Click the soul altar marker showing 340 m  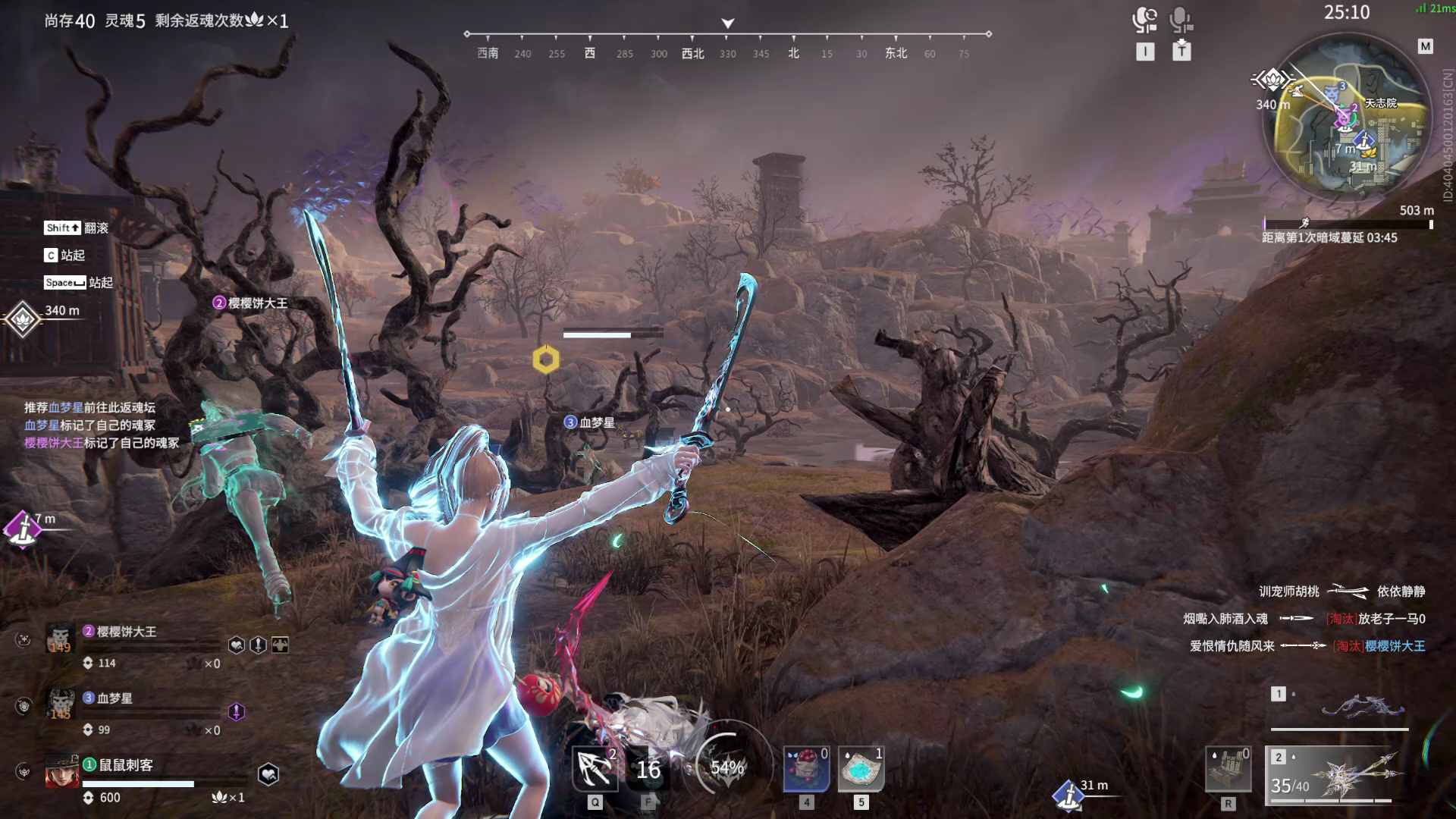[22, 320]
